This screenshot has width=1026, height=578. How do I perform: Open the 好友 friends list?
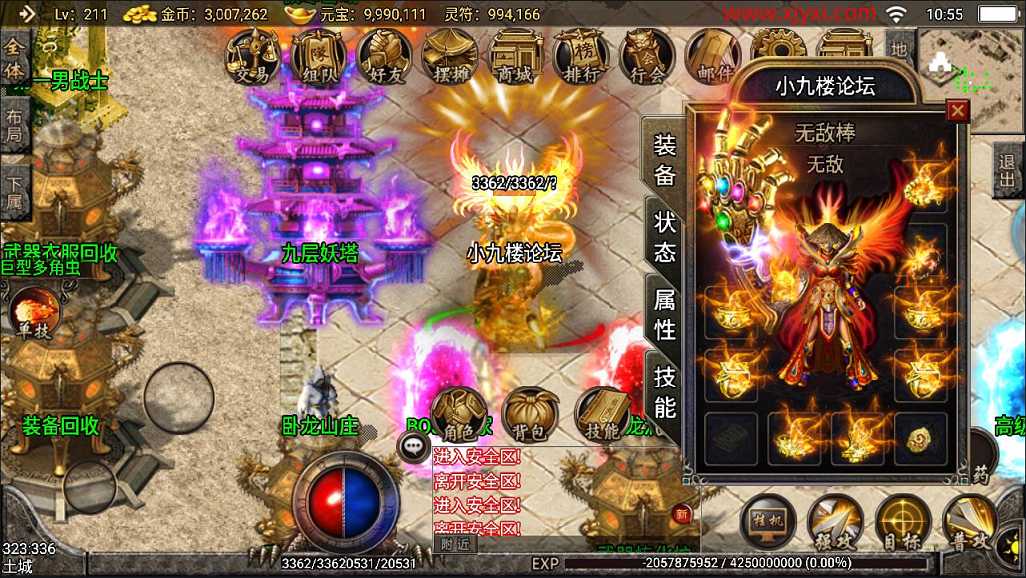click(x=384, y=55)
